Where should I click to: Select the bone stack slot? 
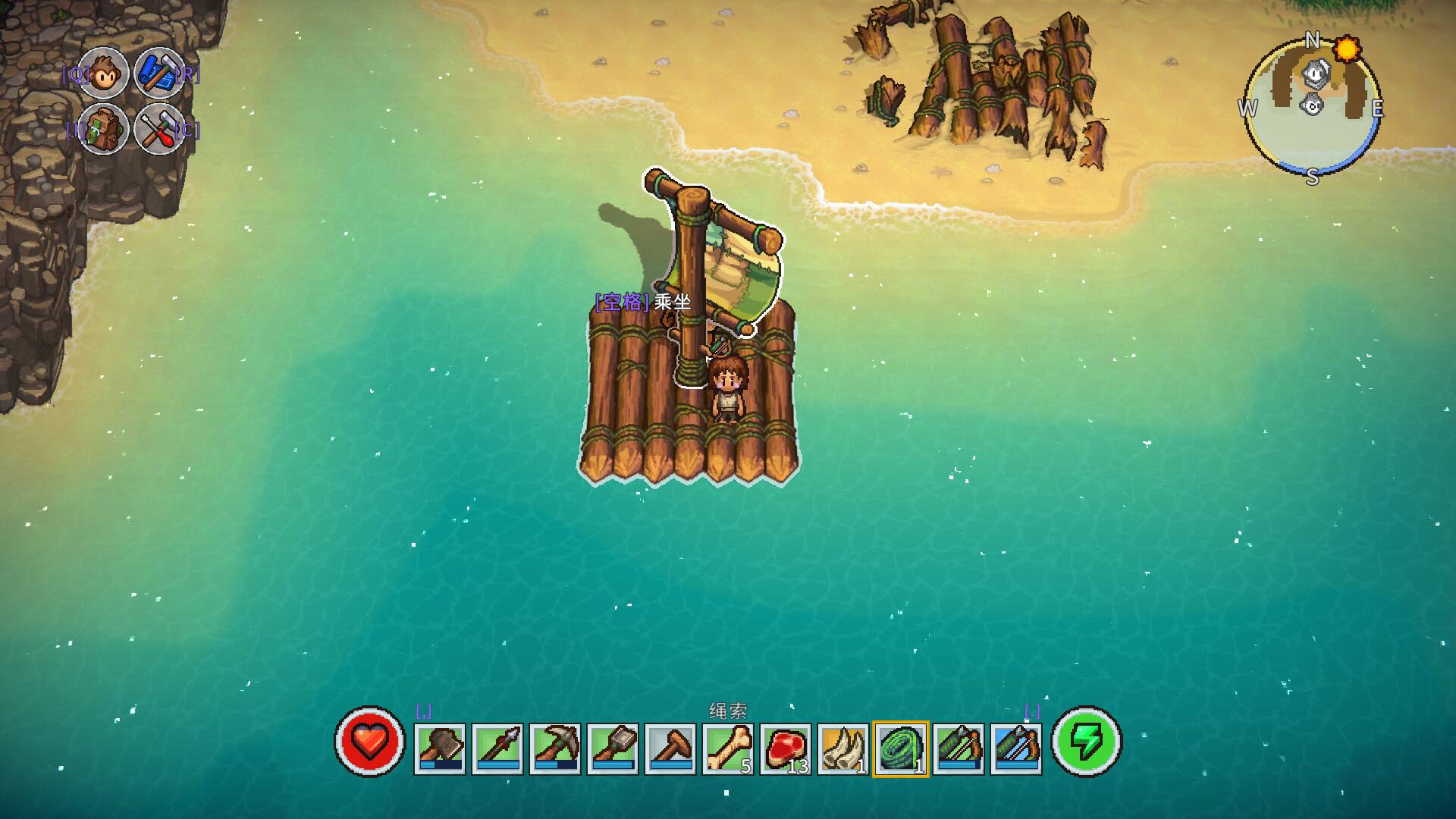[728, 748]
